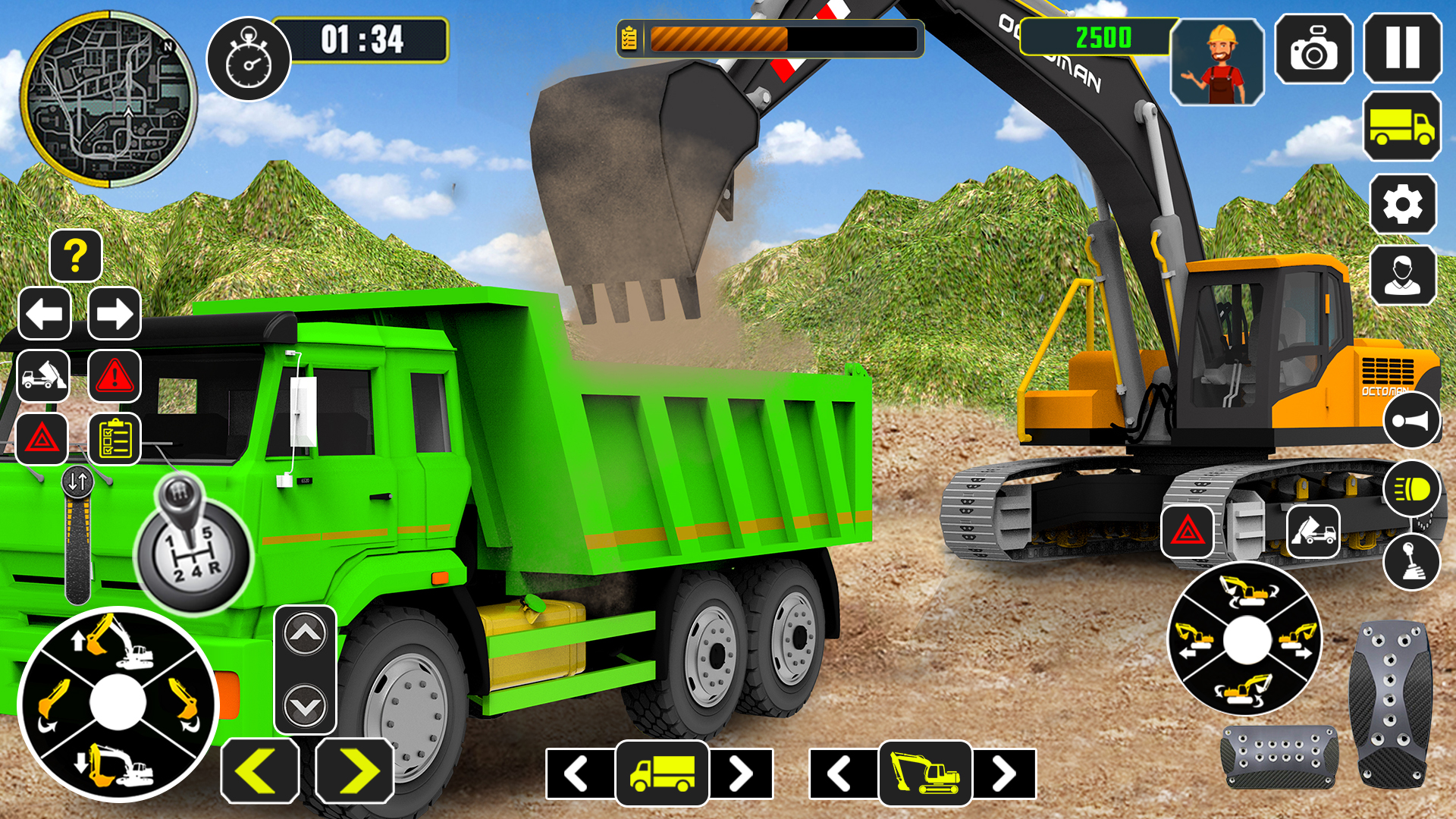Screen dimensions: 1456x819
Task: Open the minimap in the top left
Action: [110, 99]
